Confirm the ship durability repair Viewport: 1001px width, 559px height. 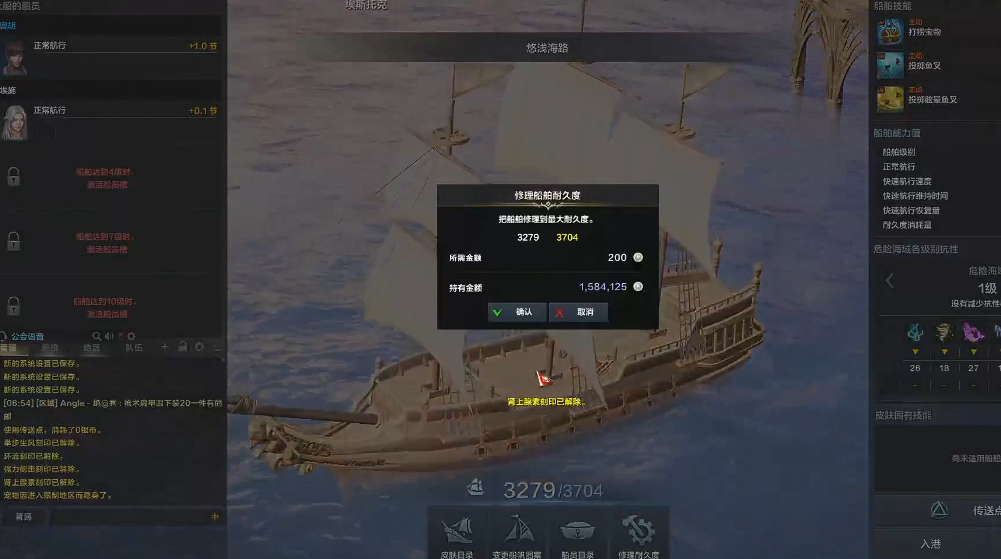pyautogui.click(x=516, y=312)
